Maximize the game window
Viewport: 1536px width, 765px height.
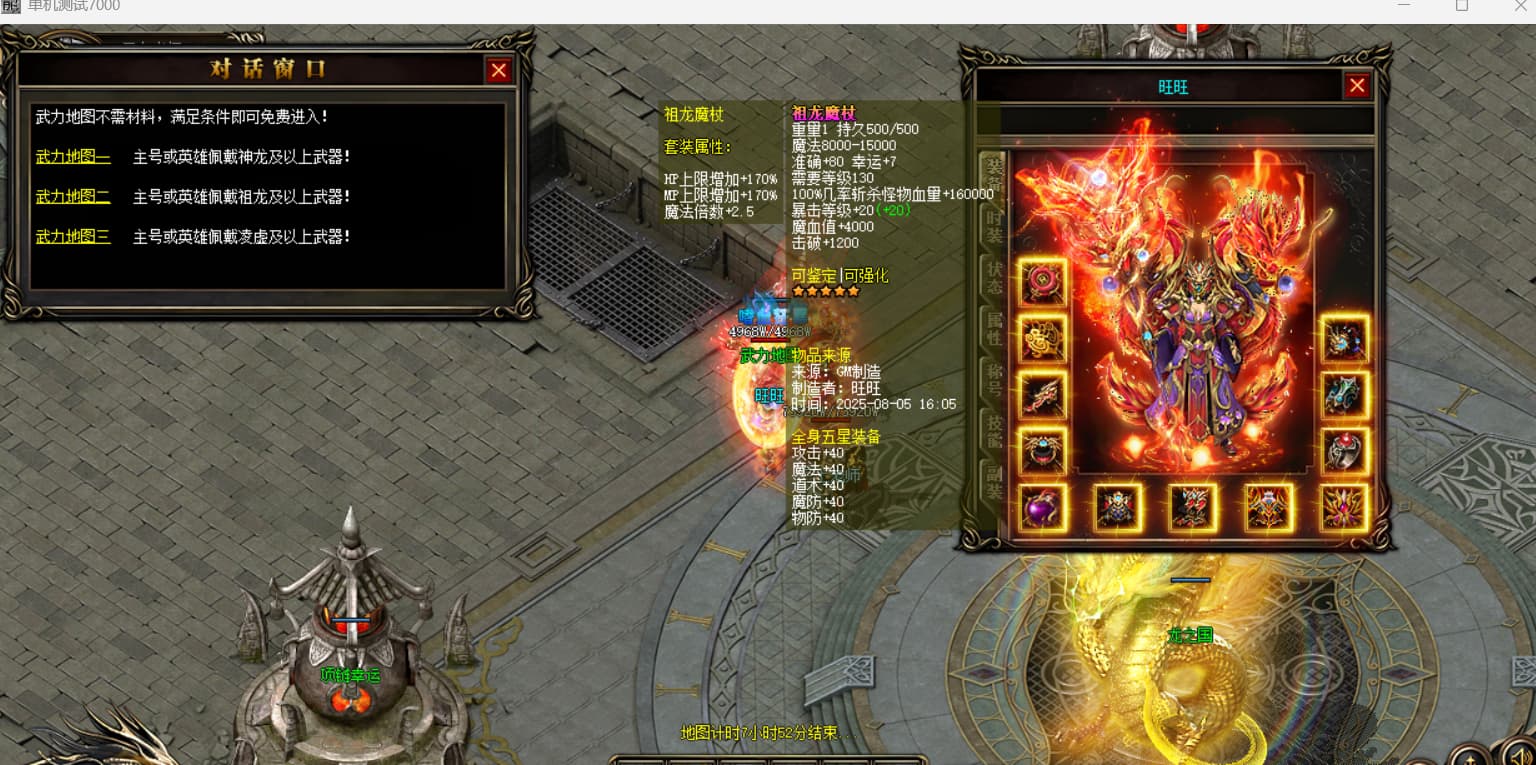tap(1462, 5)
